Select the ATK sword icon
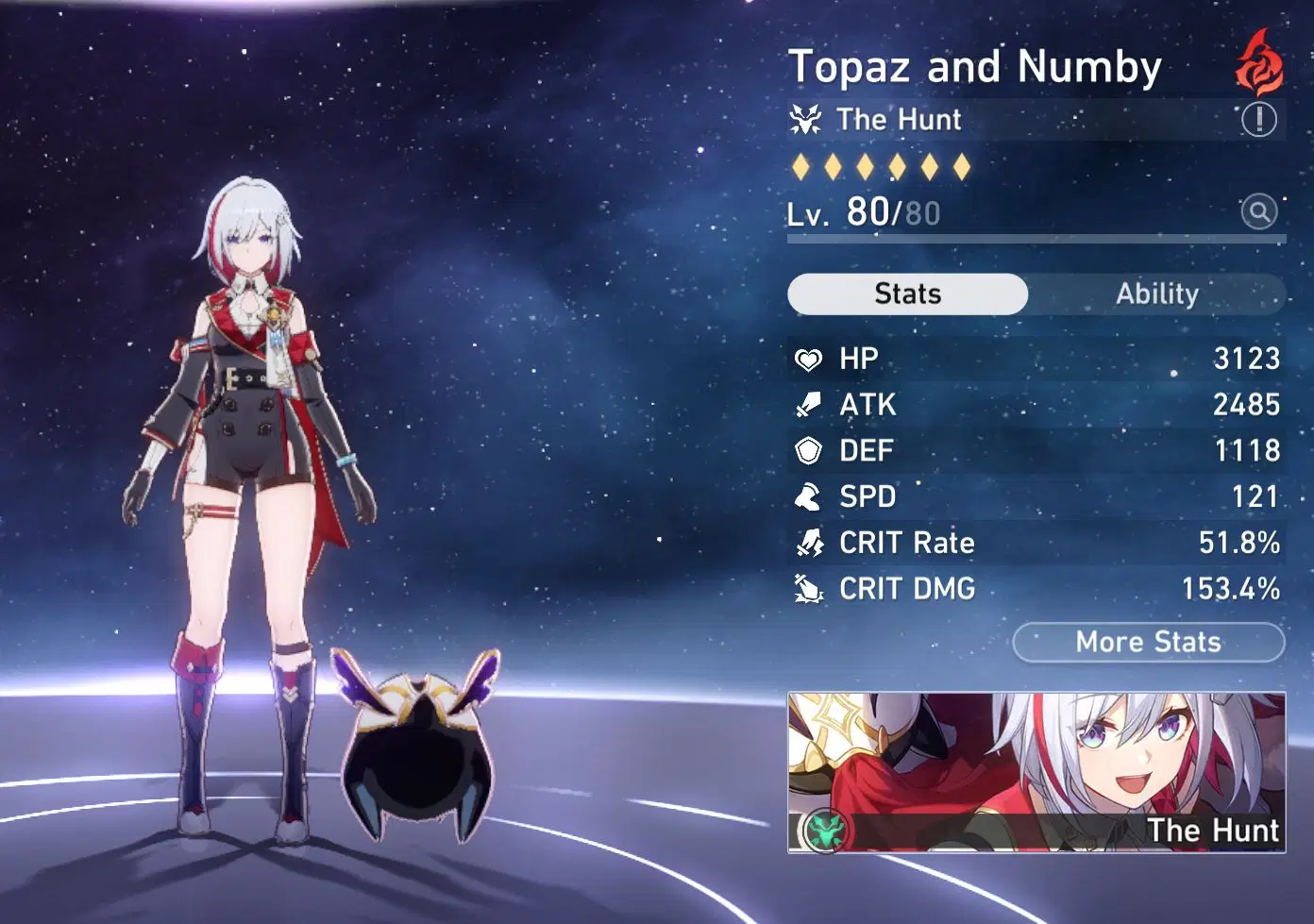The image size is (1314, 924). [x=809, y=405]
